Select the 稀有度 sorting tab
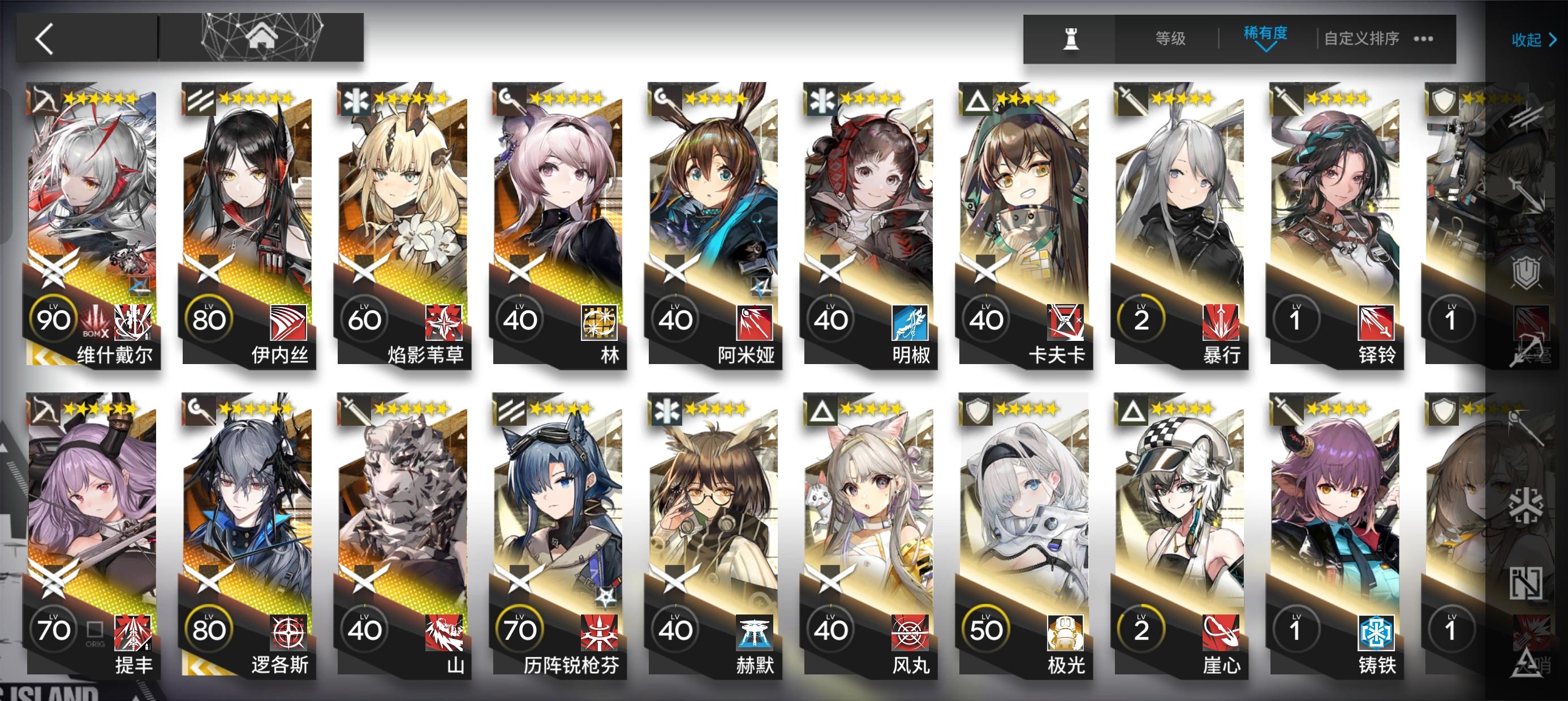Image resolution: width=1568 pixels, height=701 pixels. click(x=1266, y=35)
